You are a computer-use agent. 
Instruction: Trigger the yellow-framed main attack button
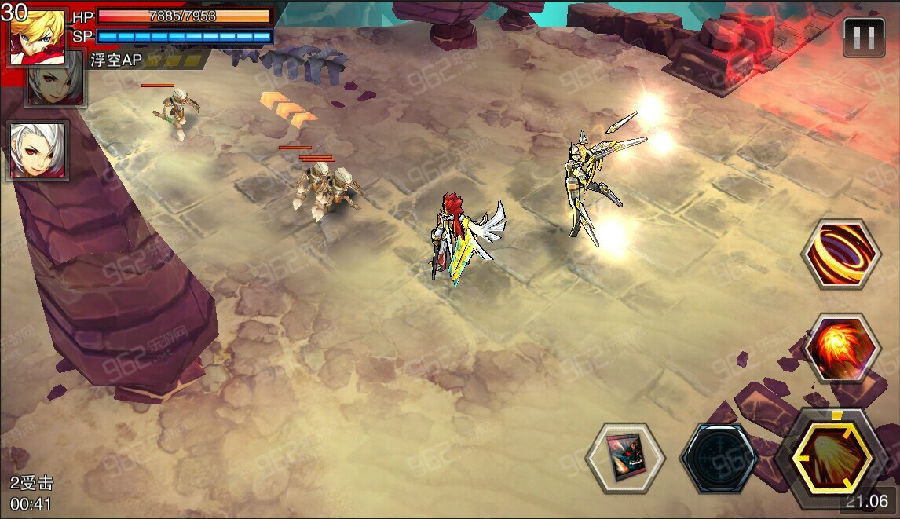click(x=831, y=456)
